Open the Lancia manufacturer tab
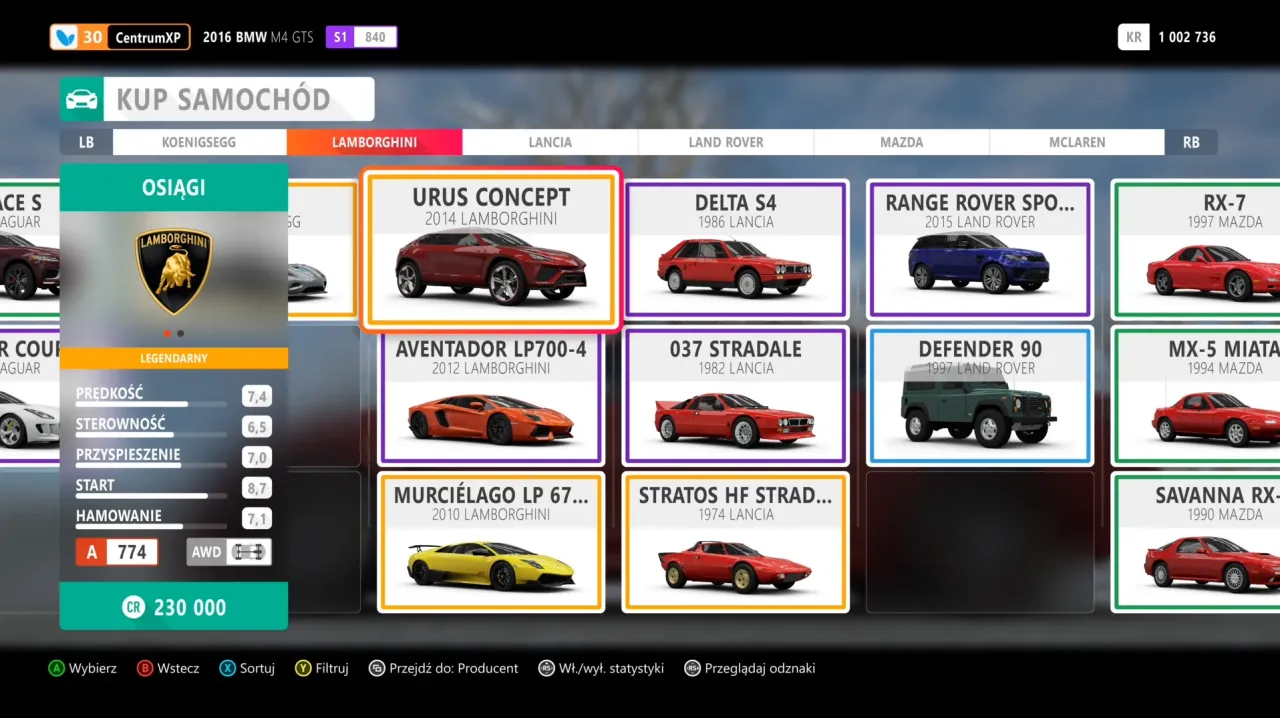 550,142
